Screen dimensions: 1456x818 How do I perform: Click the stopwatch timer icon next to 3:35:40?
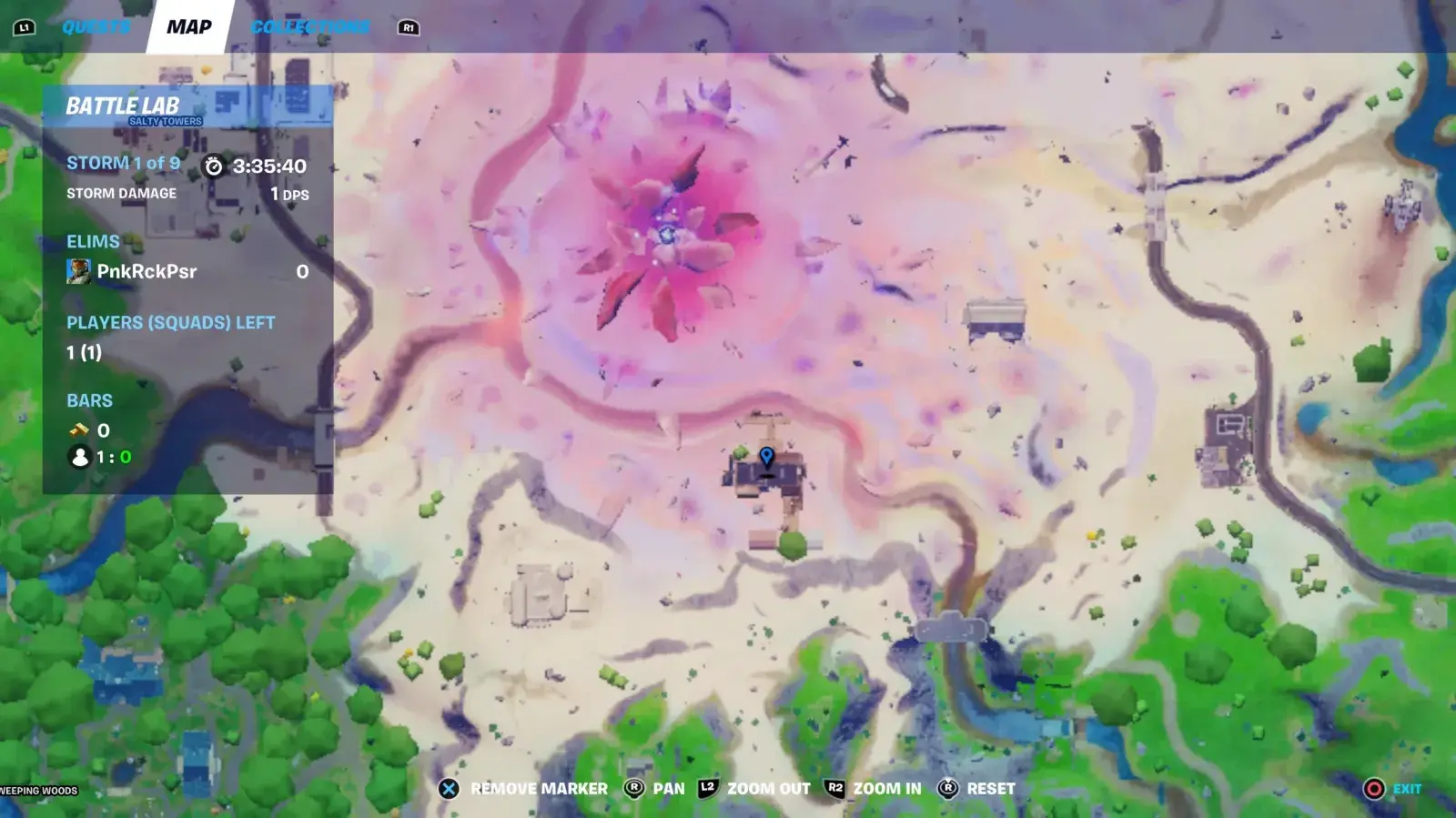point(216,167)
